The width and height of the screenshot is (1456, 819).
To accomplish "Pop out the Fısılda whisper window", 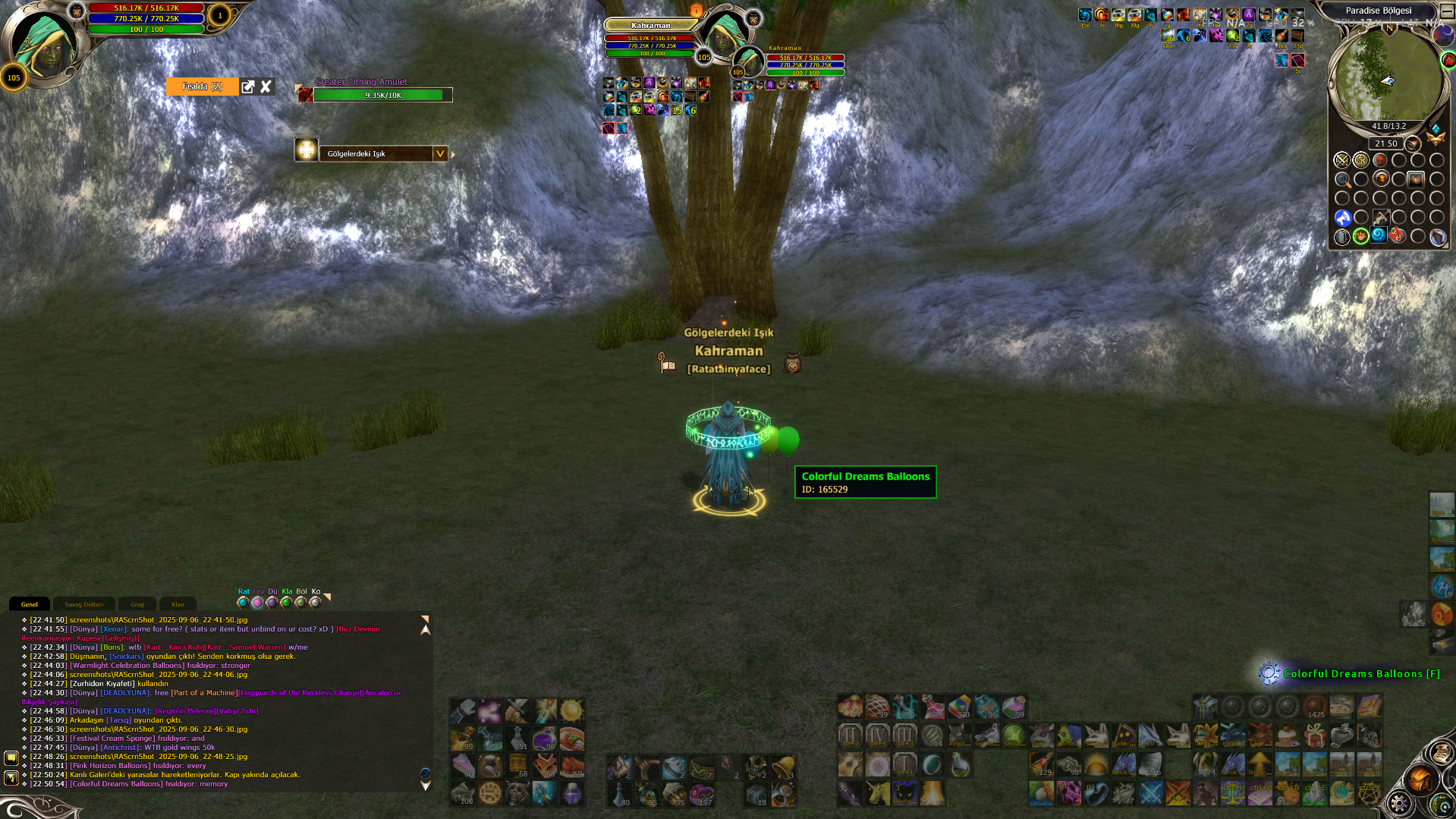I will point(248,87).
